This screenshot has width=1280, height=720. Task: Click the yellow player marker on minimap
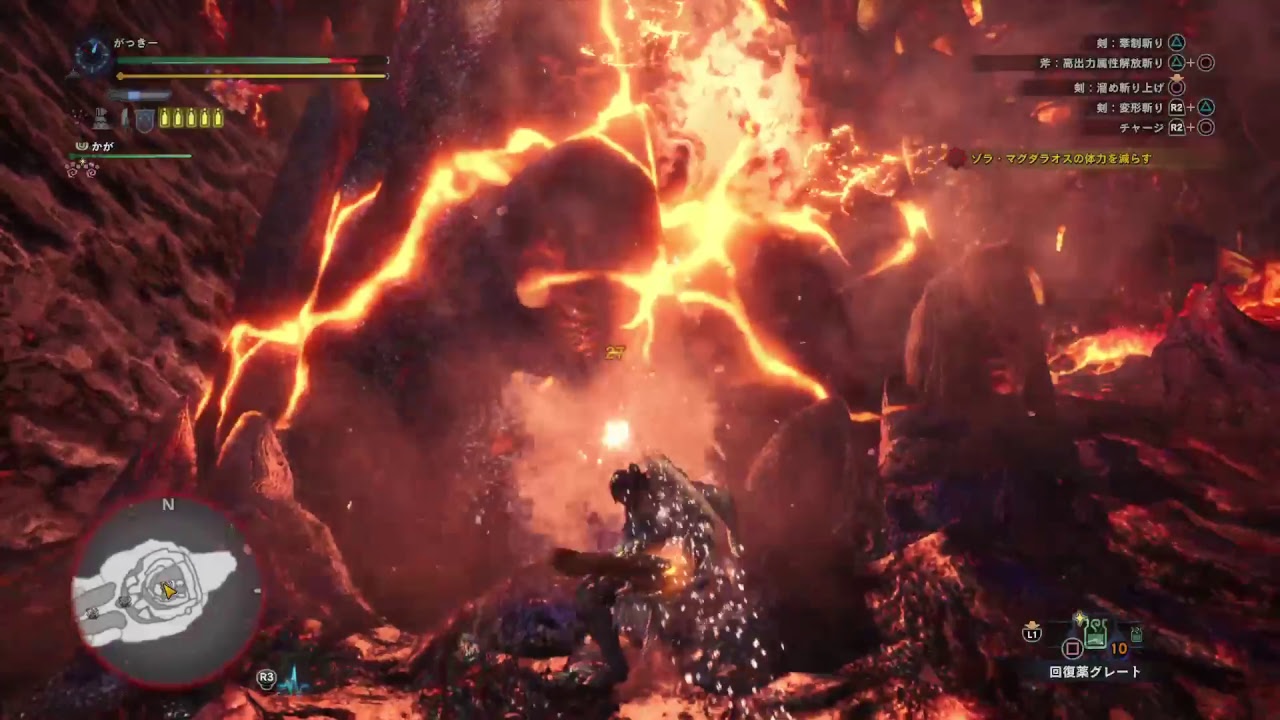pyautogui.click(x=169, y=591)
